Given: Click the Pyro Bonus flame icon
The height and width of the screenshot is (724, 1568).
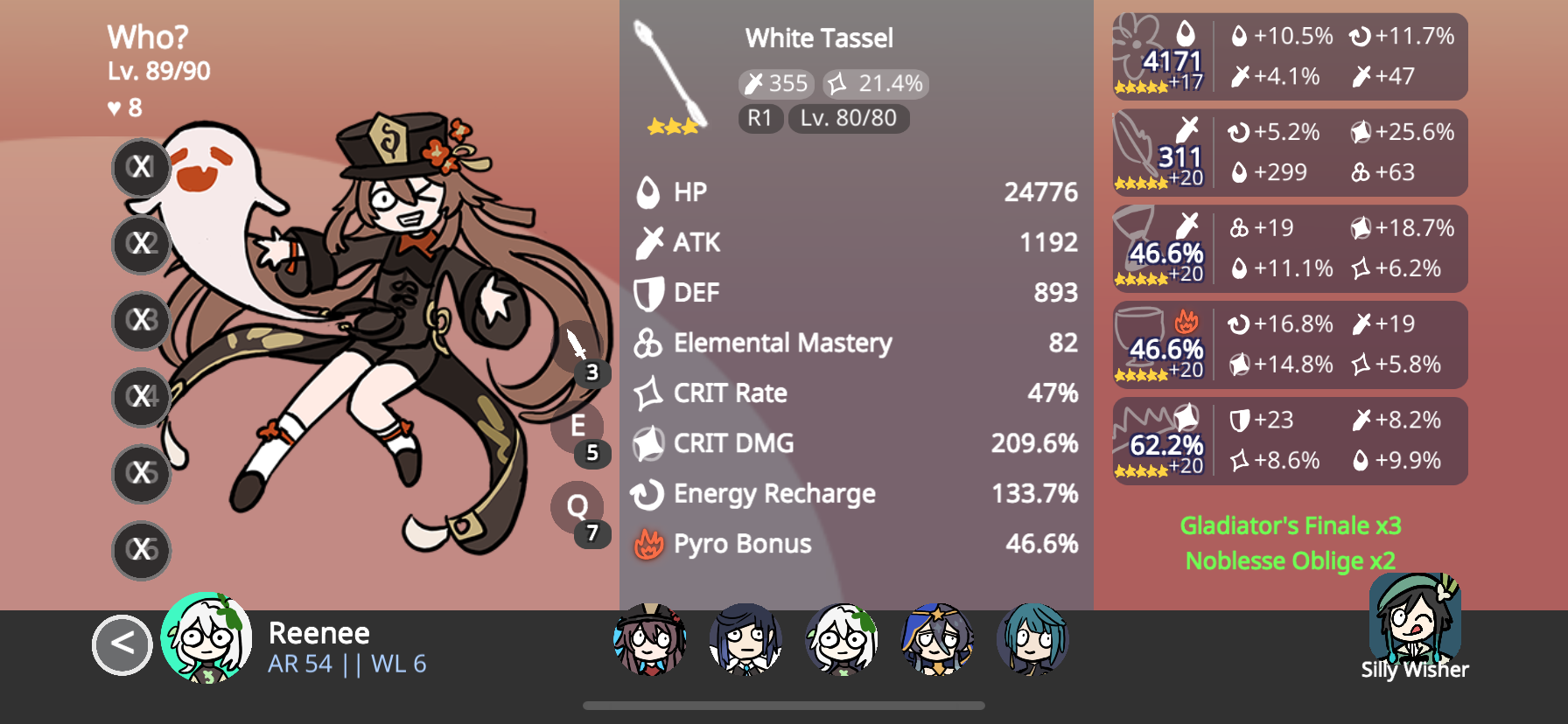Looking at the screenshot, I should [x=647, y=543].
